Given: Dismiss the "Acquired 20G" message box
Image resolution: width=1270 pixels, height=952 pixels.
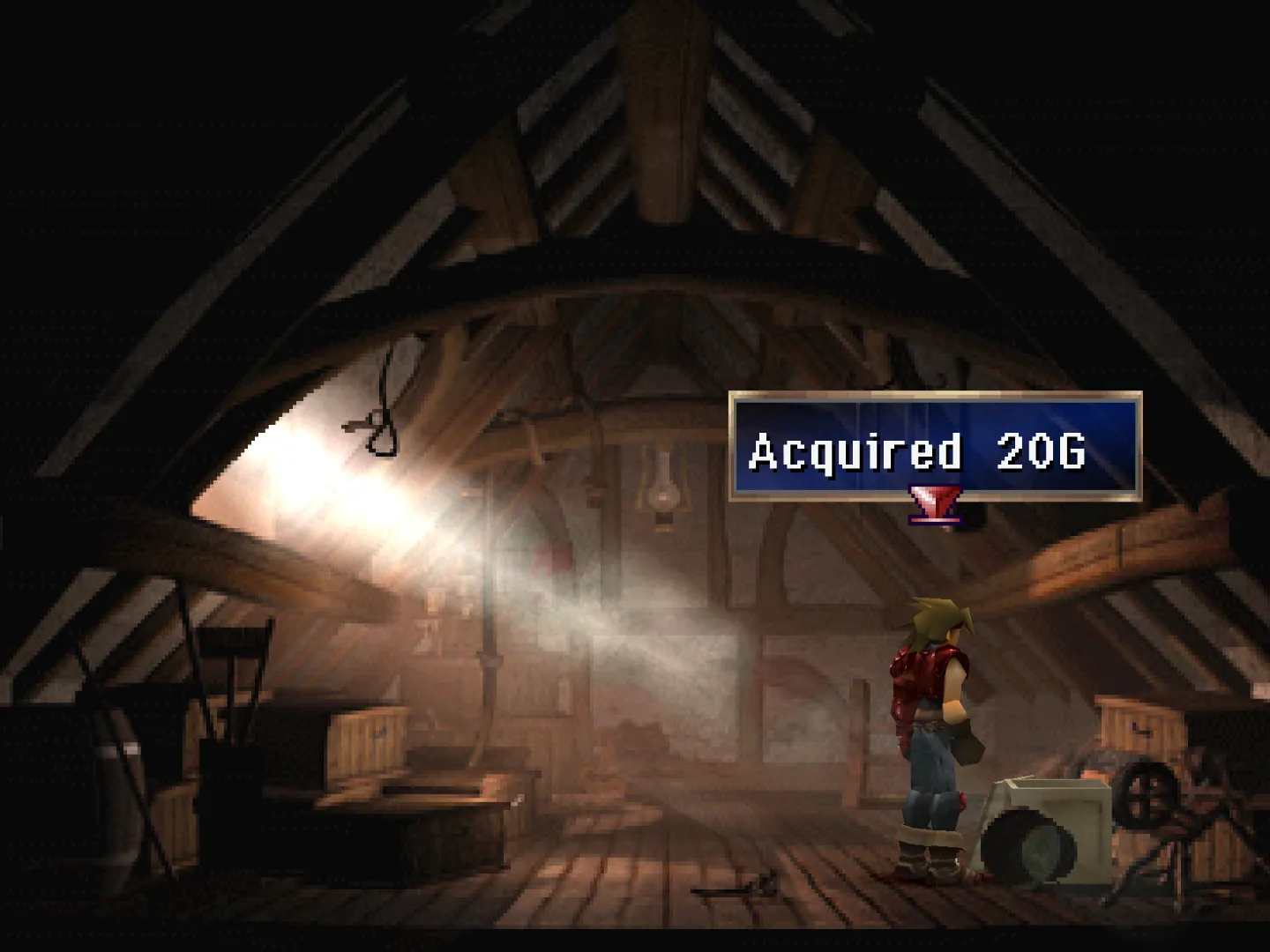Looking at the screenshot, I should click(935, 448).
